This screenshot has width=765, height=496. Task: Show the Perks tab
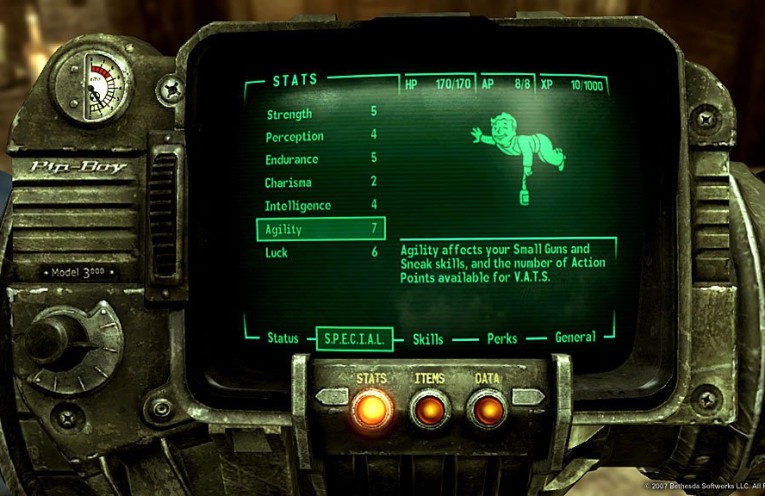[502, 340]
